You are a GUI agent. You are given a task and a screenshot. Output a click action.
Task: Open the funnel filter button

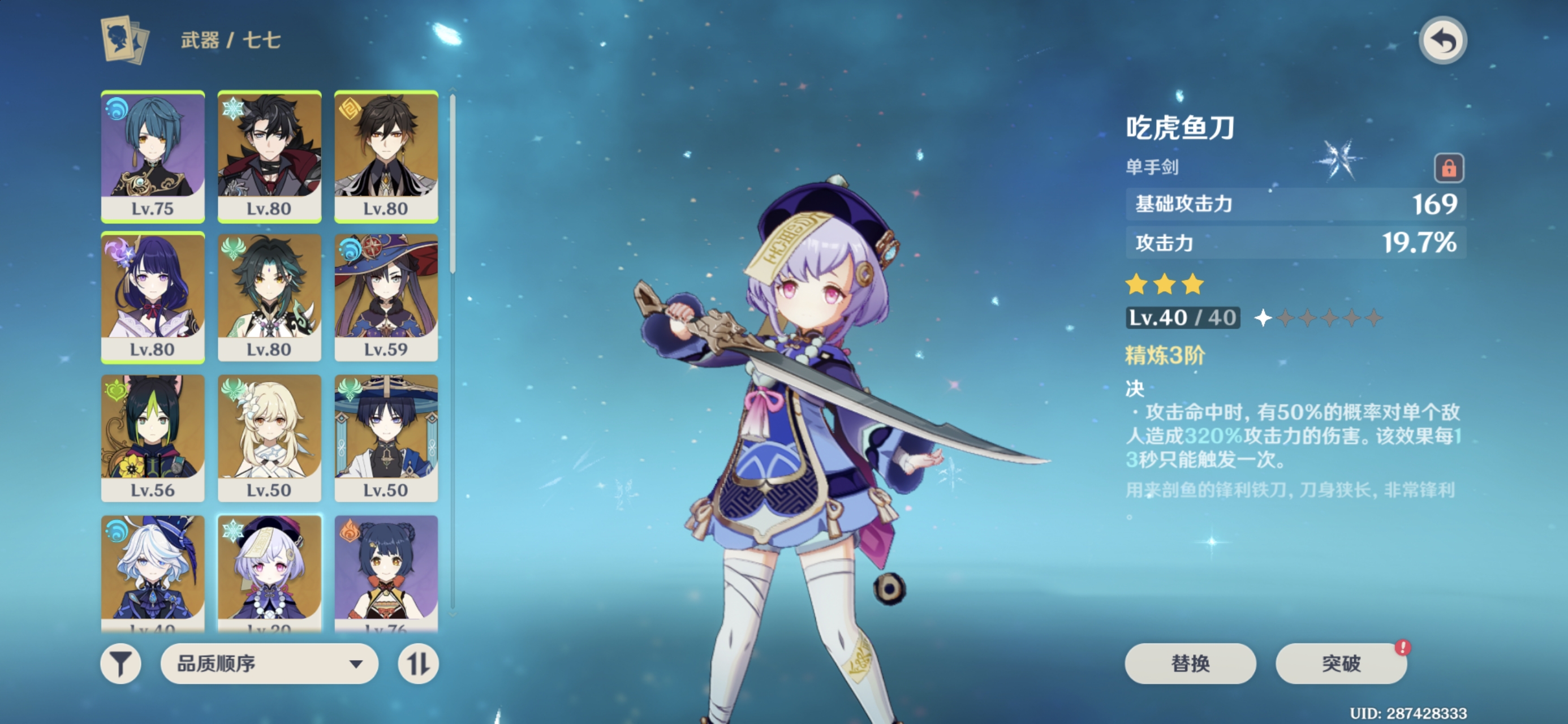coord(120,663)
